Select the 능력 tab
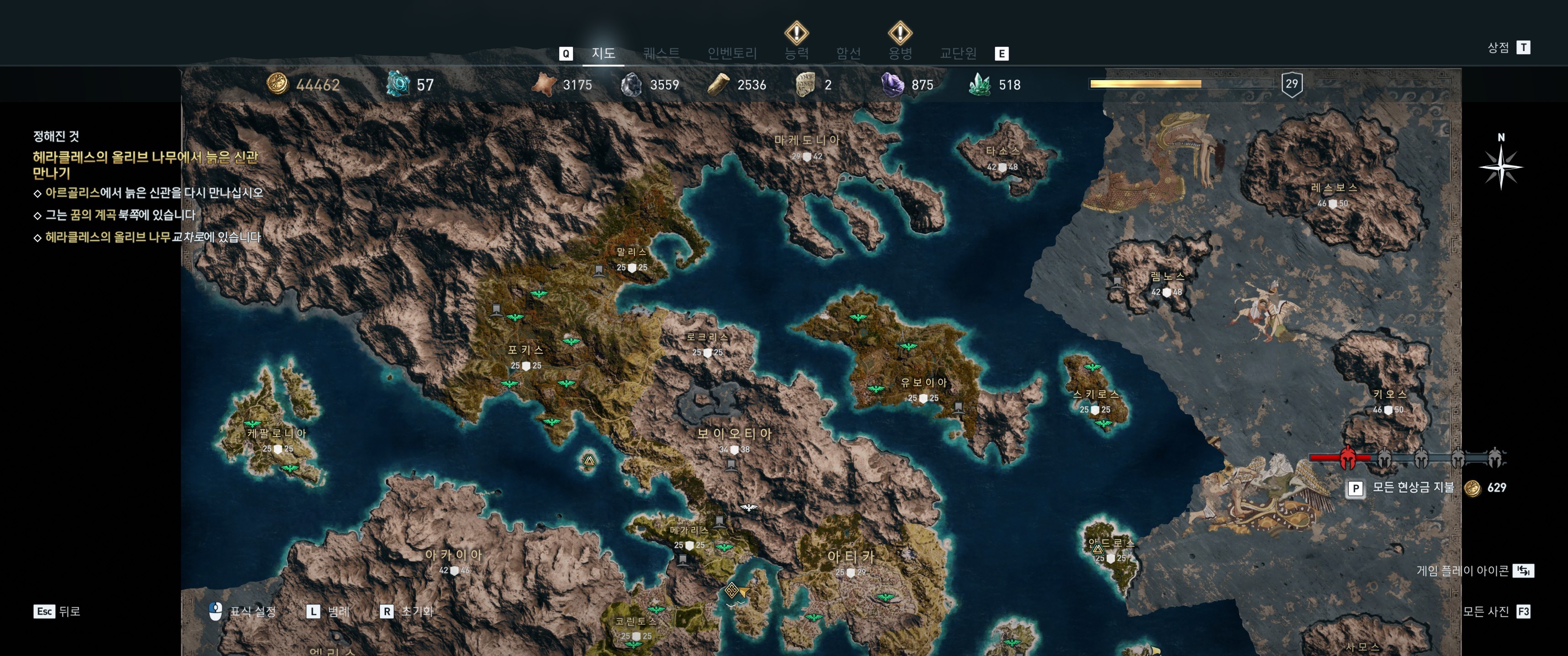Image resolution: width=1568 pixels, height=656 pixels. [796, 54]
